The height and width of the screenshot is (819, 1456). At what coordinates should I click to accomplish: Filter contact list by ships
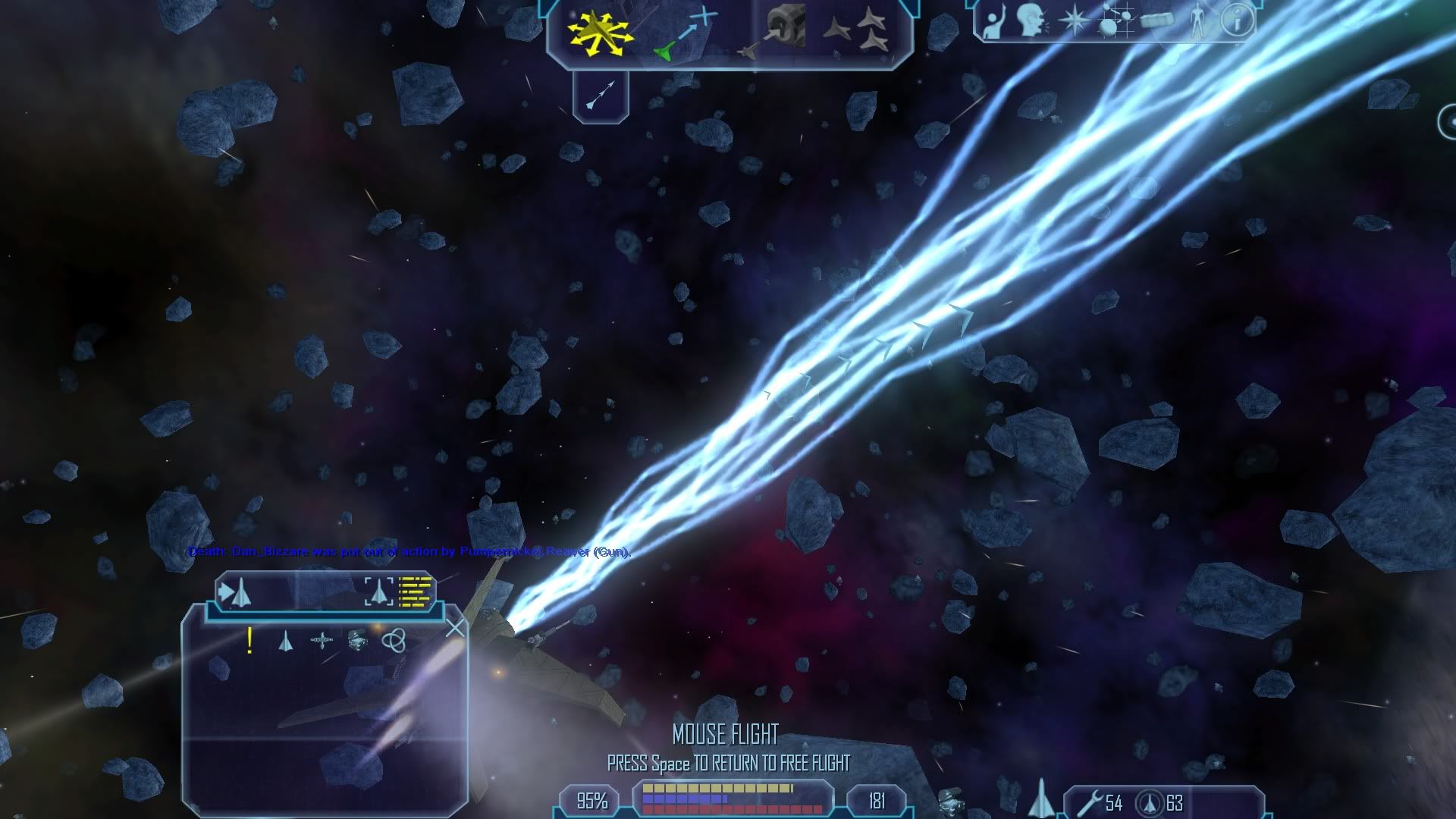pyautogui.click(x=285, y=642)
